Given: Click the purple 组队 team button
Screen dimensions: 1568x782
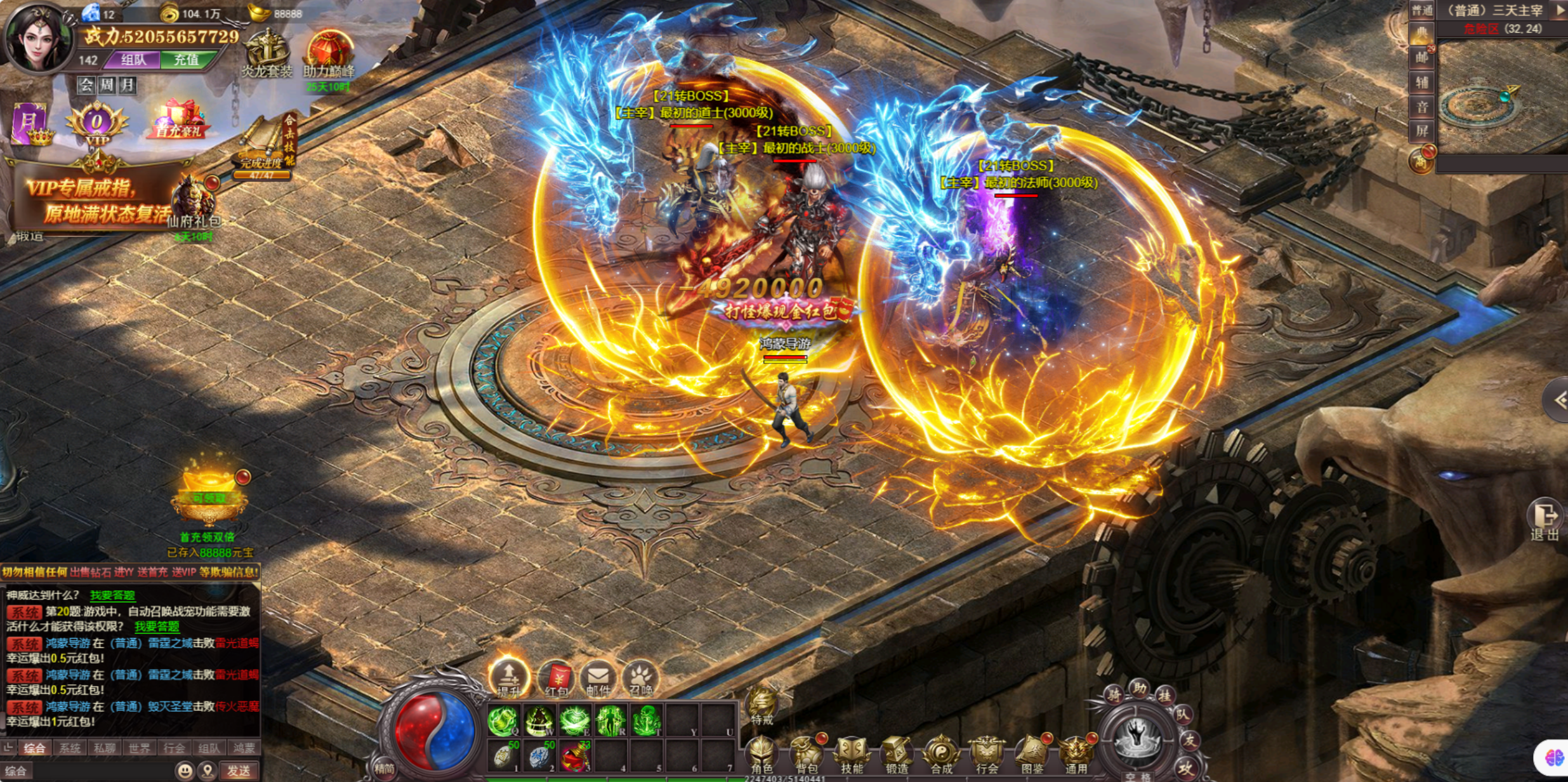Looking at the screenshot, I should click(x=133, y=60).
